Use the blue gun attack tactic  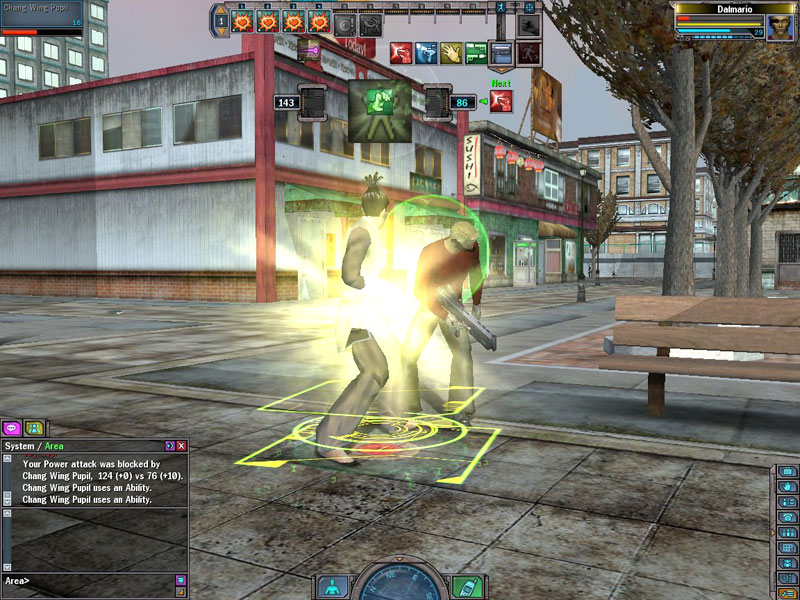[426, 52]
